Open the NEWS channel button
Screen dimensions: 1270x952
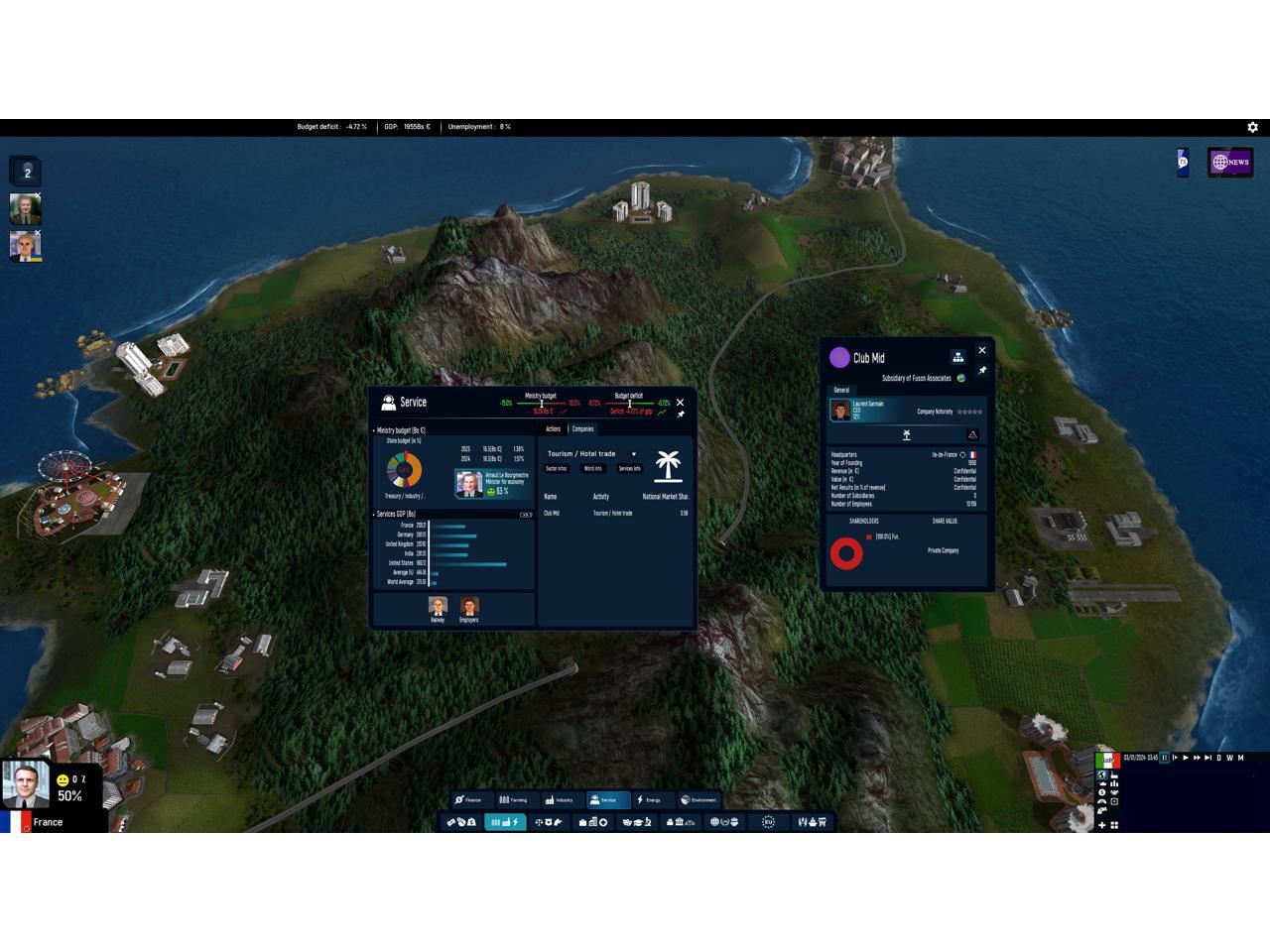click(x=1230, y=162)
